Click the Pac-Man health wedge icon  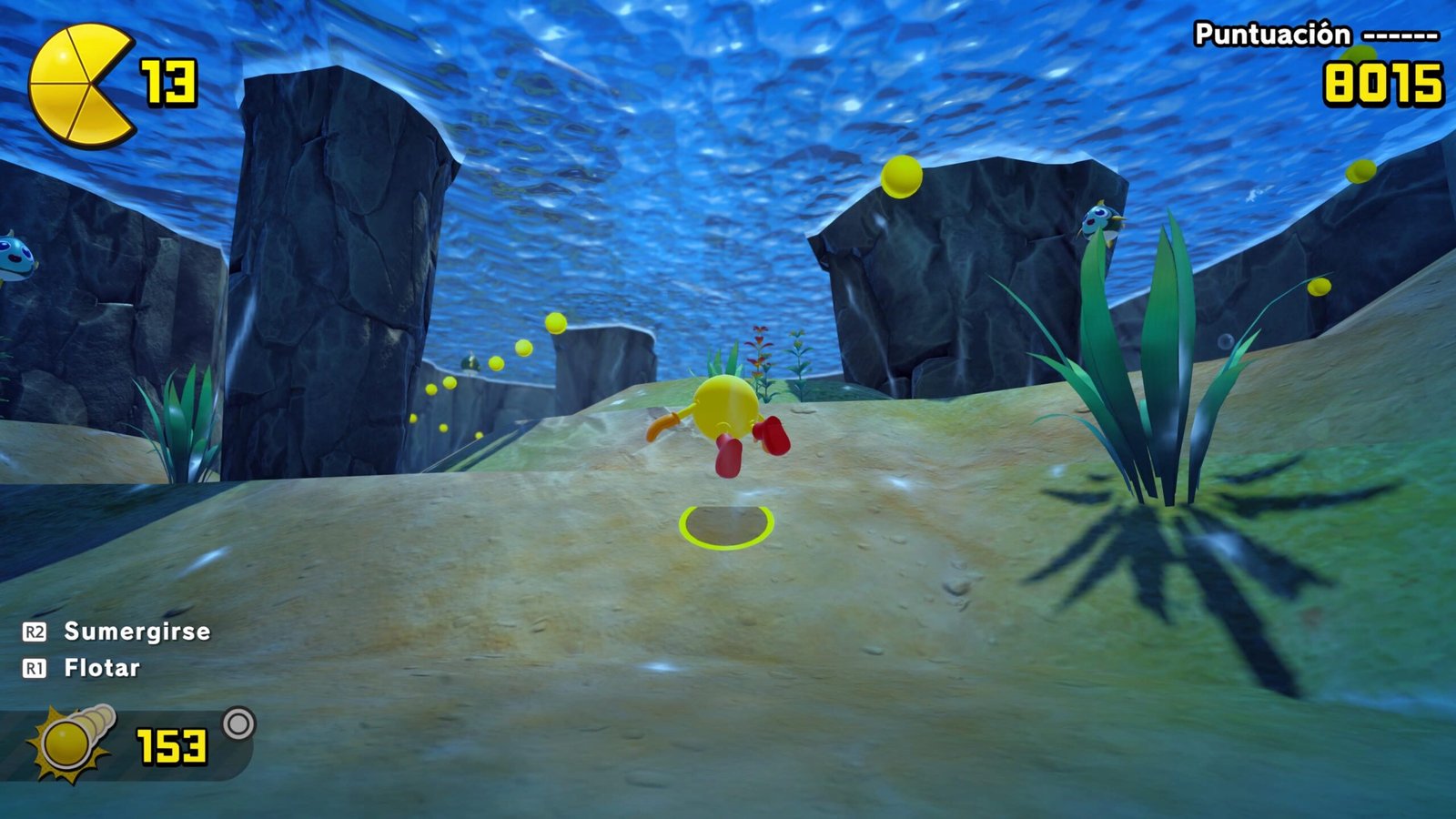pos(78,86)
